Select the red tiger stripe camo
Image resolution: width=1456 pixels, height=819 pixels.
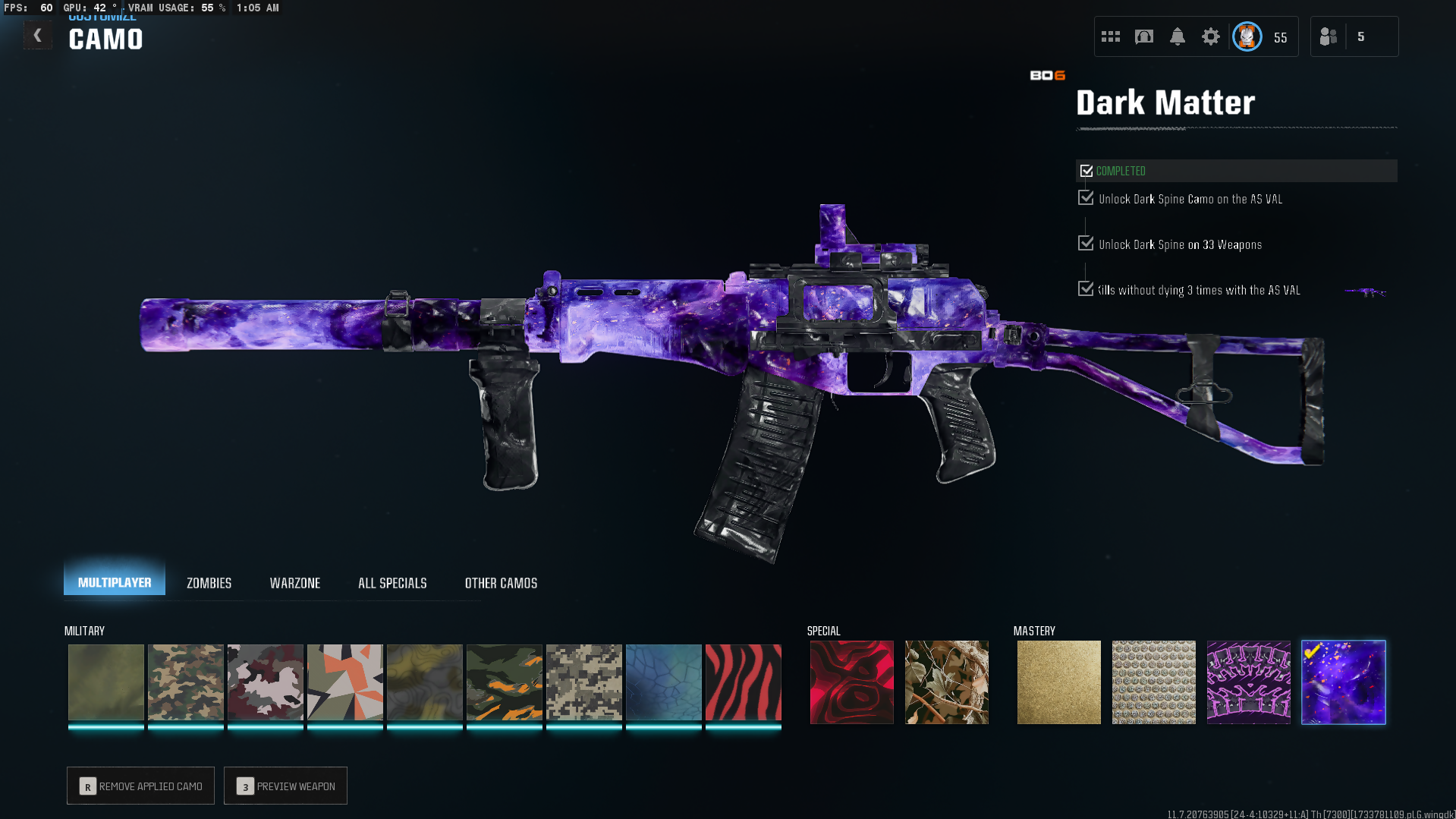pos(743,682)
